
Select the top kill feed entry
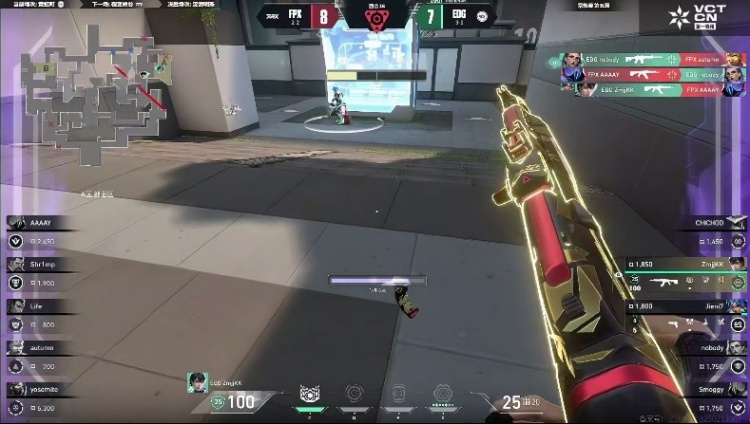pos(646,60)
